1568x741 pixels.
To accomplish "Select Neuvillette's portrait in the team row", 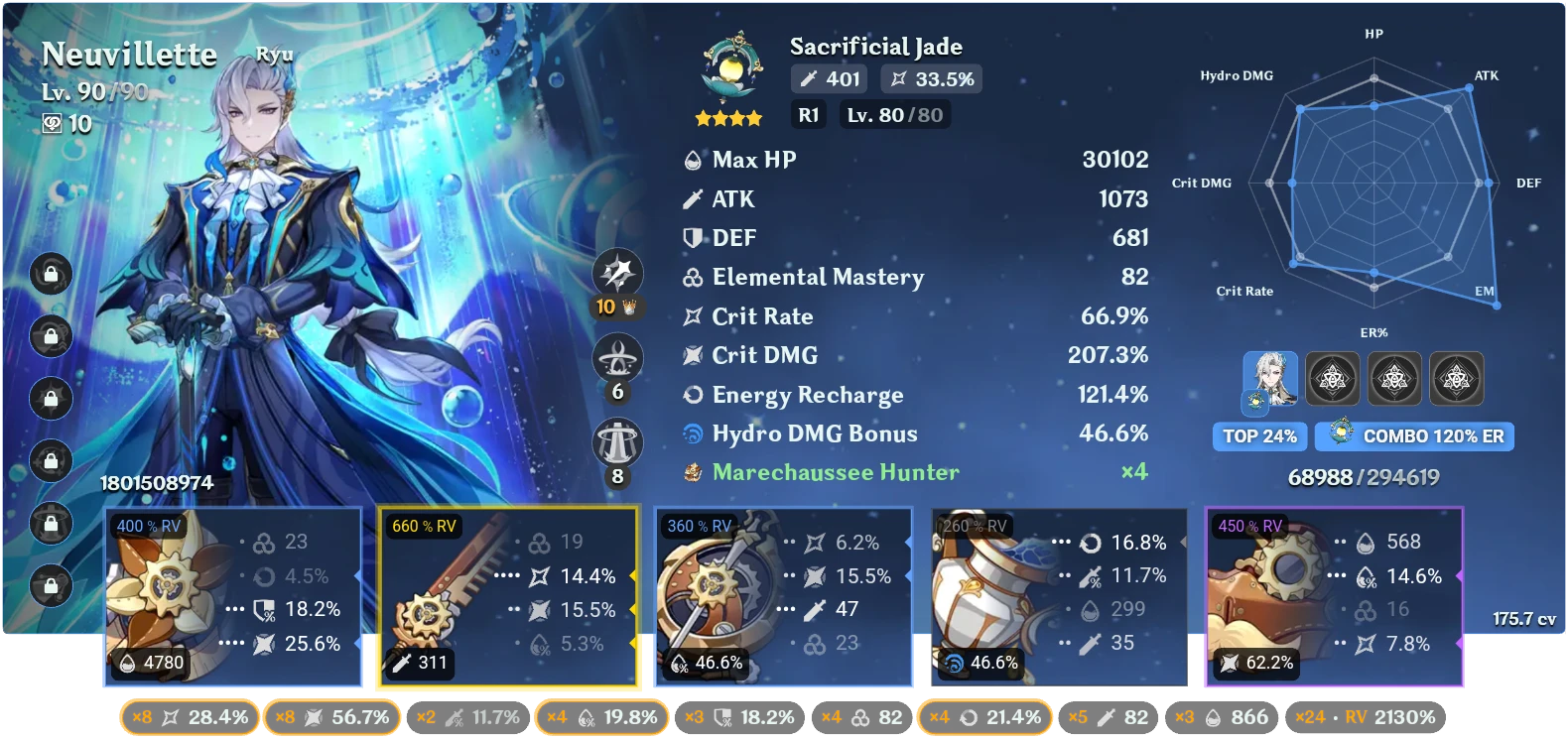I will point(1271,379).
